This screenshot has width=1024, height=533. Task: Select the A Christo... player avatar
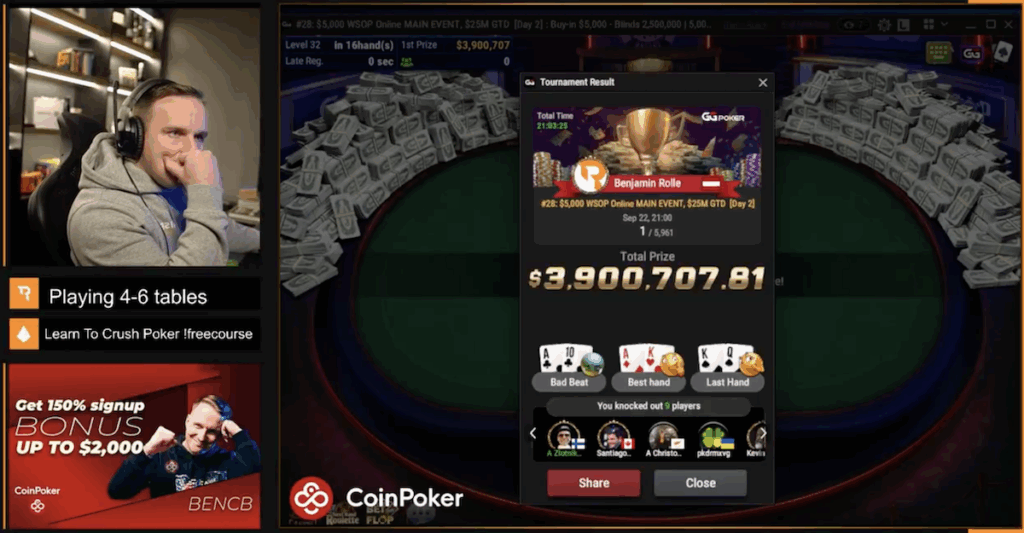662,437
